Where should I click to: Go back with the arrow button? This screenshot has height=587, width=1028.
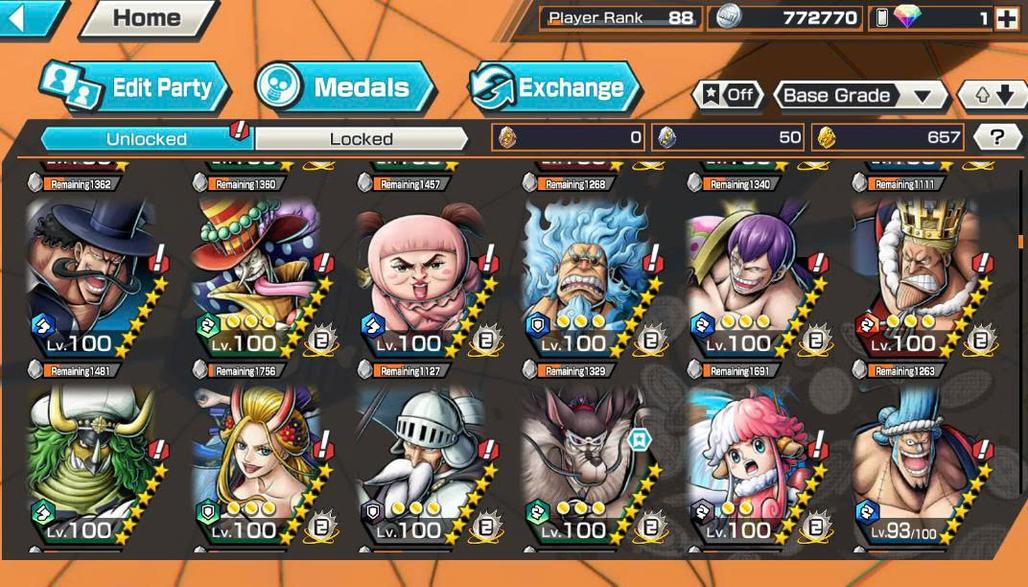coord(28,17)
